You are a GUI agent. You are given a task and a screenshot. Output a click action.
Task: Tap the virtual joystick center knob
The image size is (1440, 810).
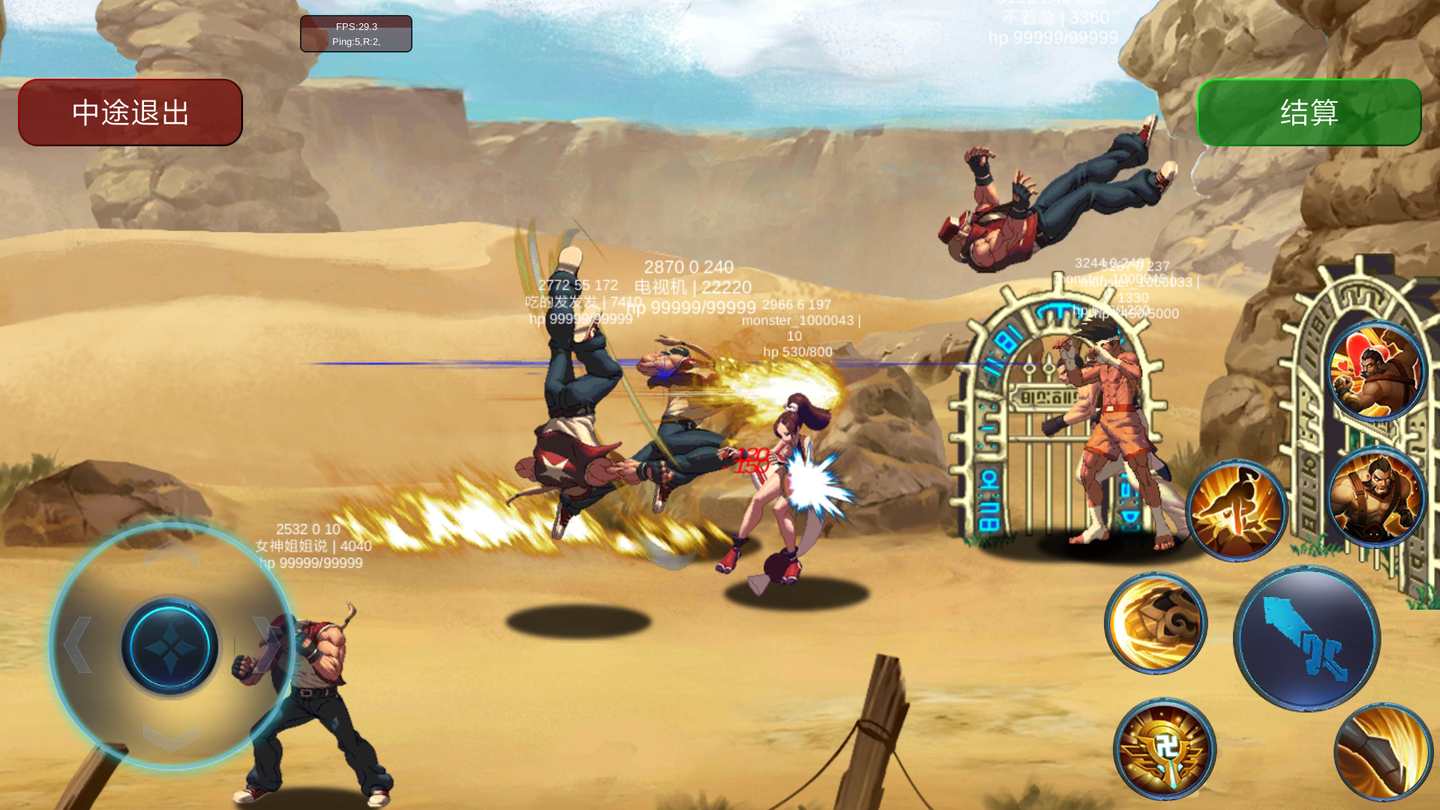click(170, 646)
